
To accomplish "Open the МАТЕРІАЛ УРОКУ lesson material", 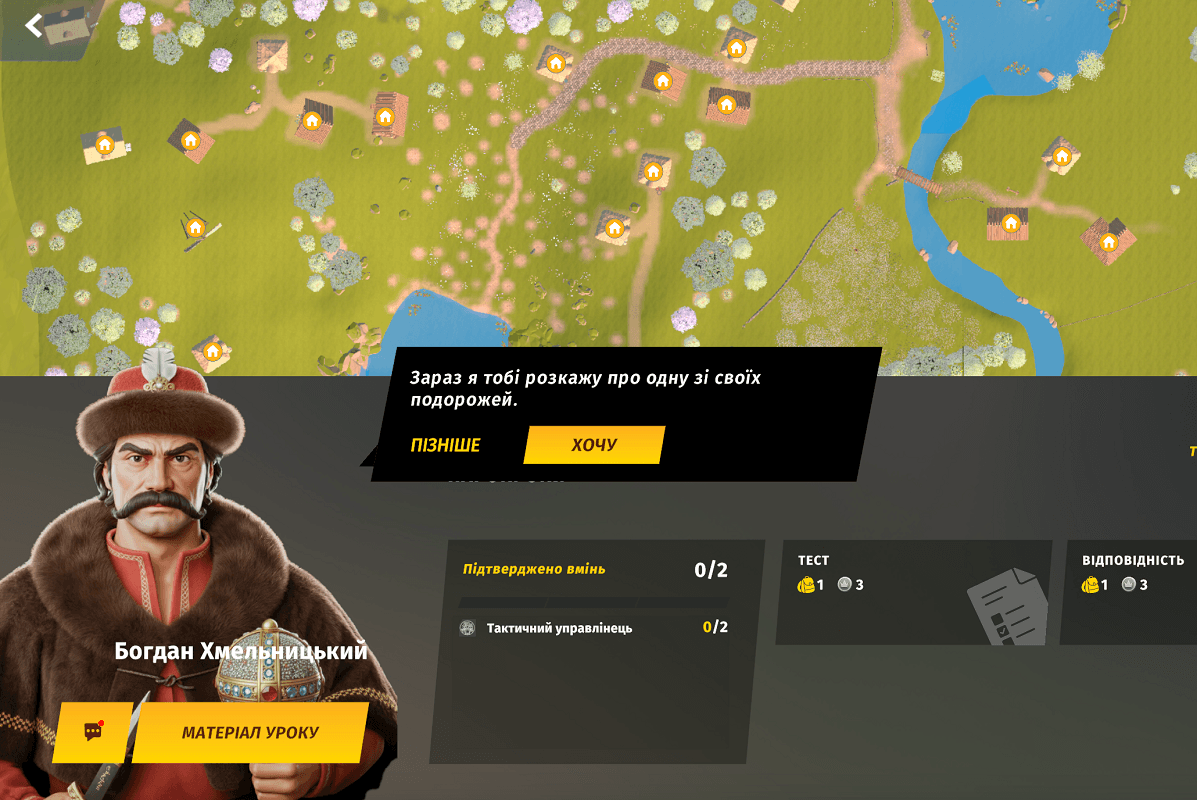I will tap(250, 733).
